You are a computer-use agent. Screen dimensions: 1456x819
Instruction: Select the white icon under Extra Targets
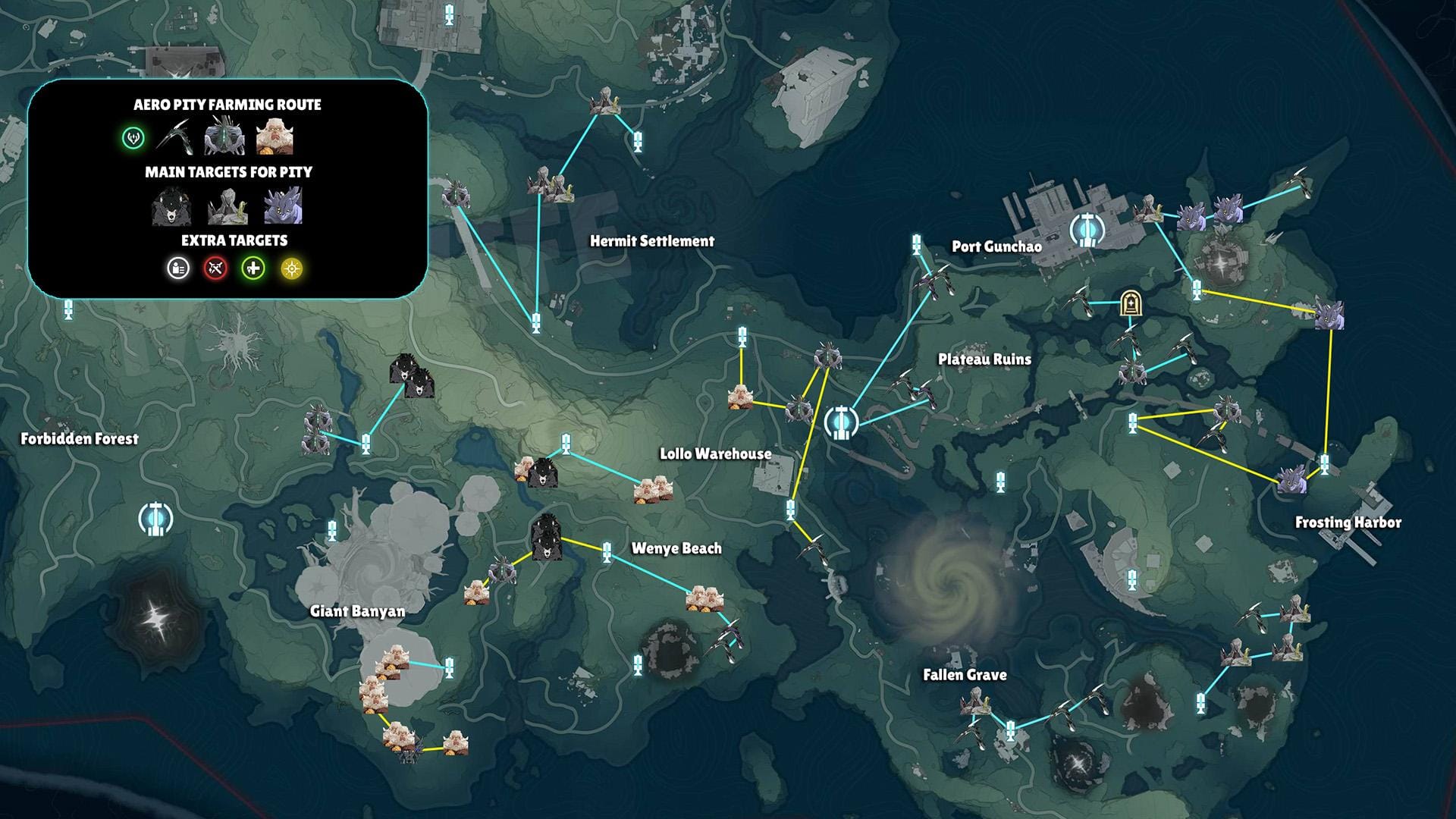click(x=178, y=268)
